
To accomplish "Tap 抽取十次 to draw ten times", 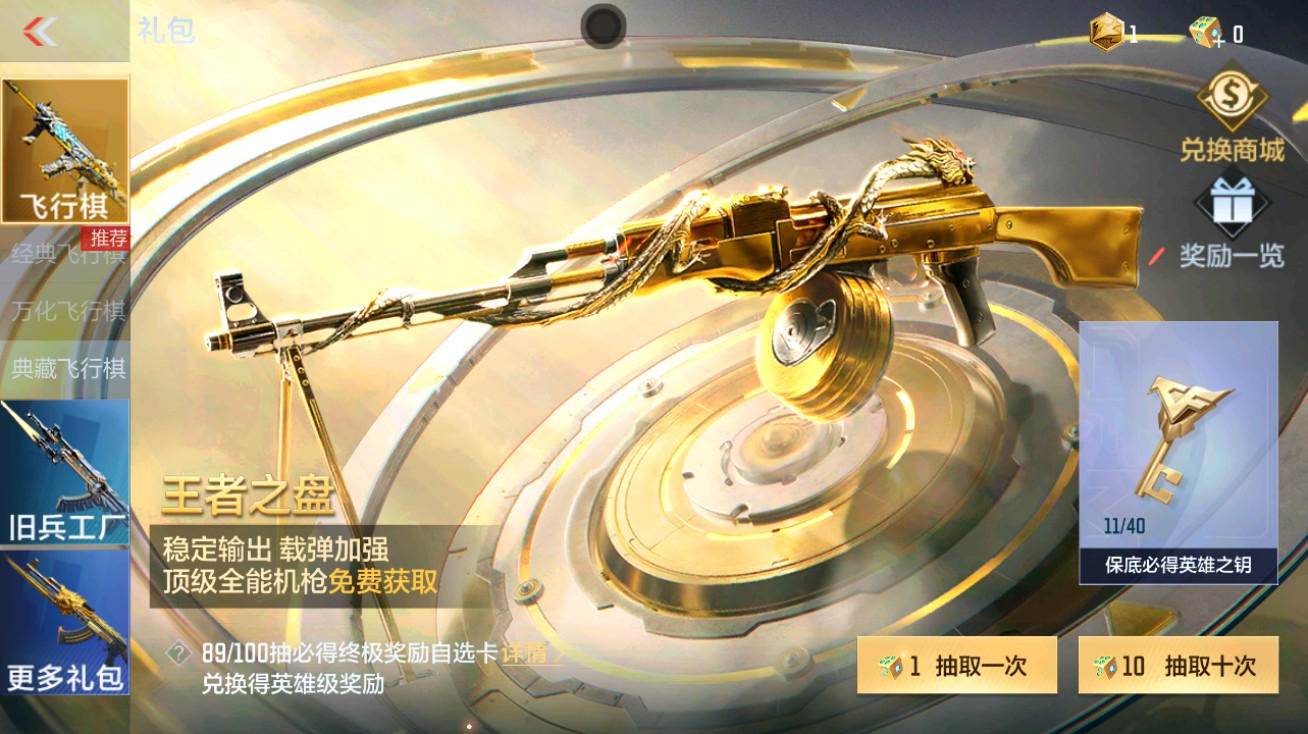I will coord(1177,665).
